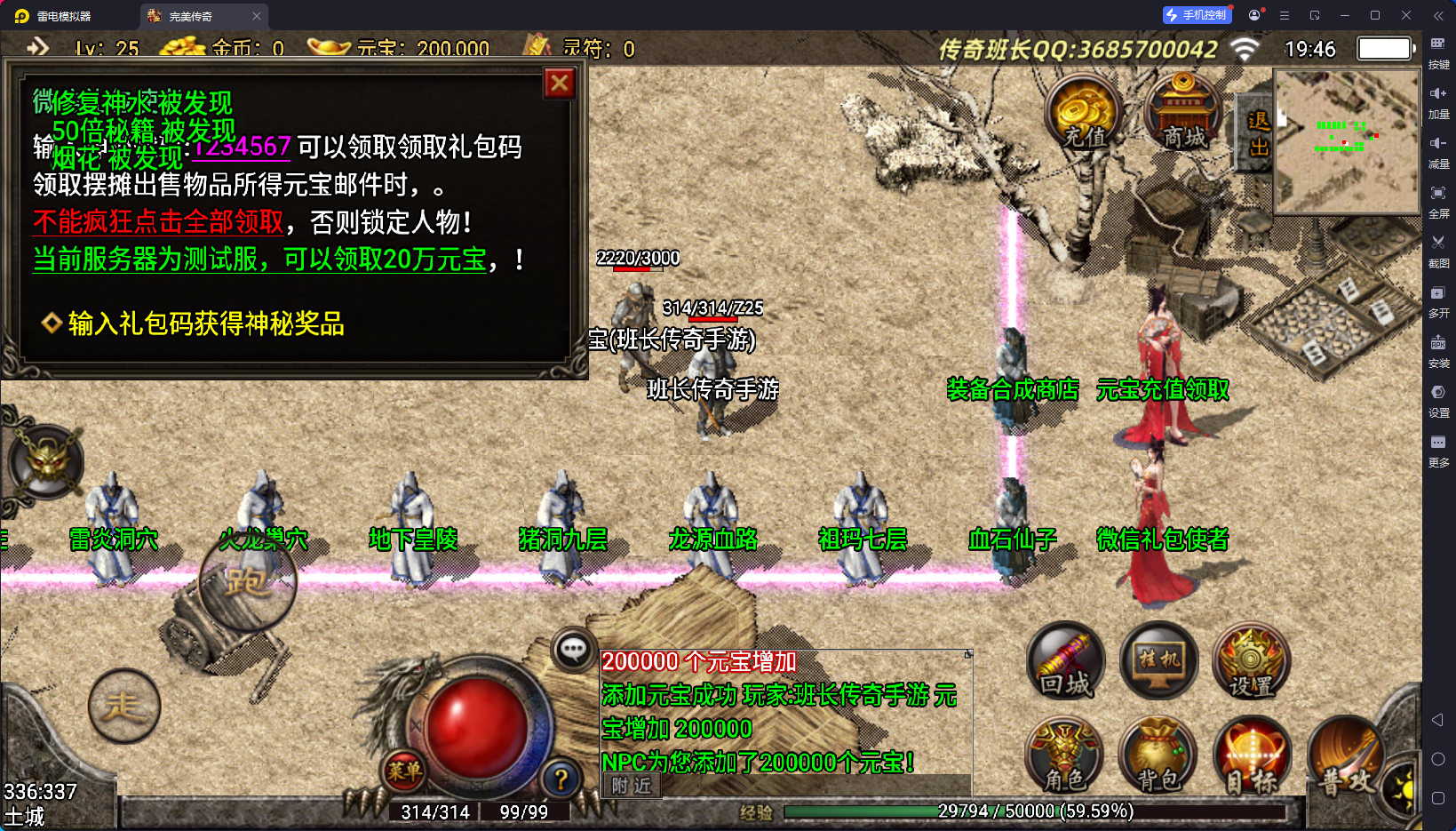Use the 普攻 normal attack button

(1345, 757)
